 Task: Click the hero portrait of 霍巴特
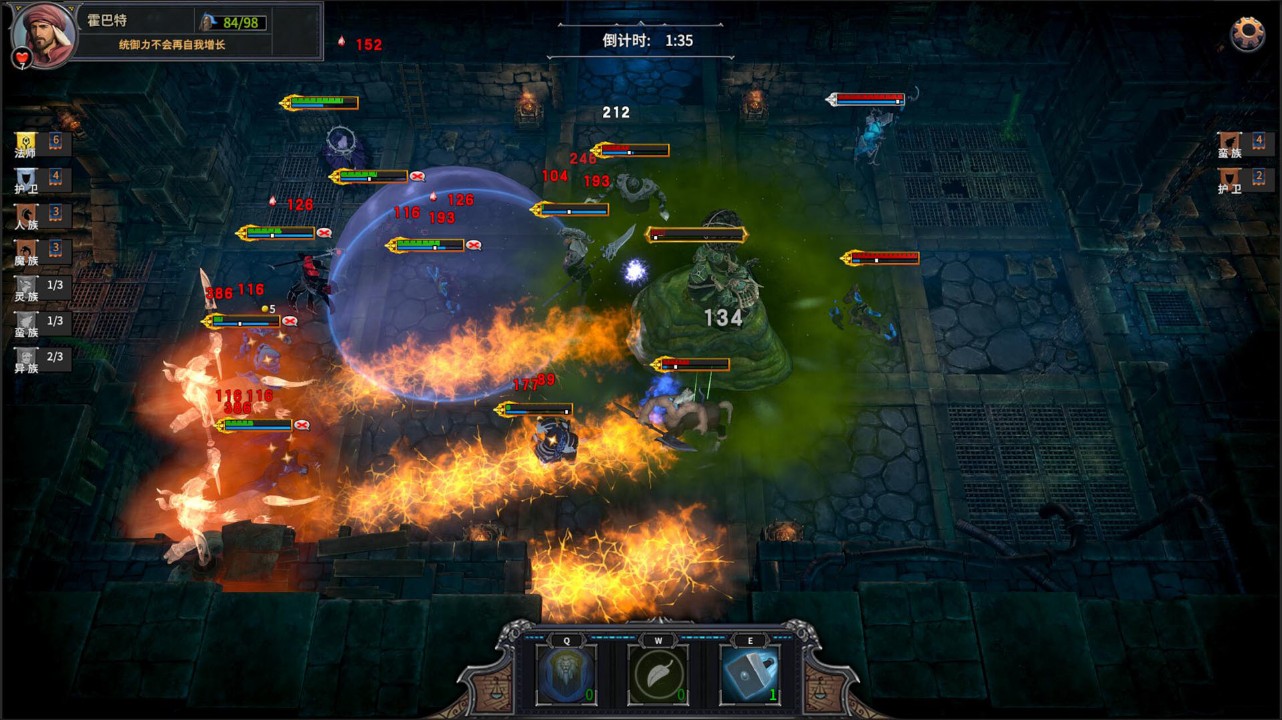pos(43,33)
